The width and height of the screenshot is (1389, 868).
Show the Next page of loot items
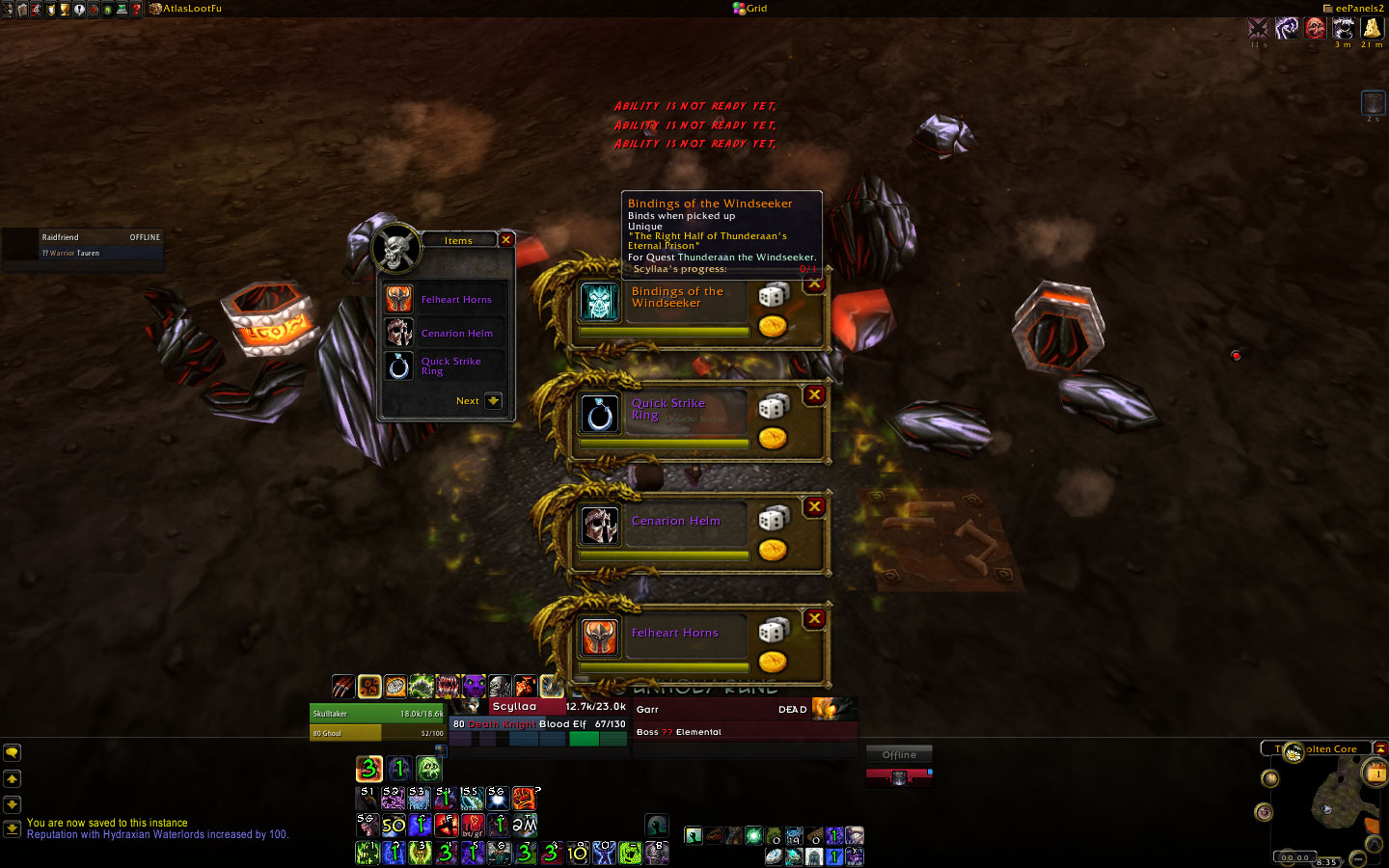(493, 401)
